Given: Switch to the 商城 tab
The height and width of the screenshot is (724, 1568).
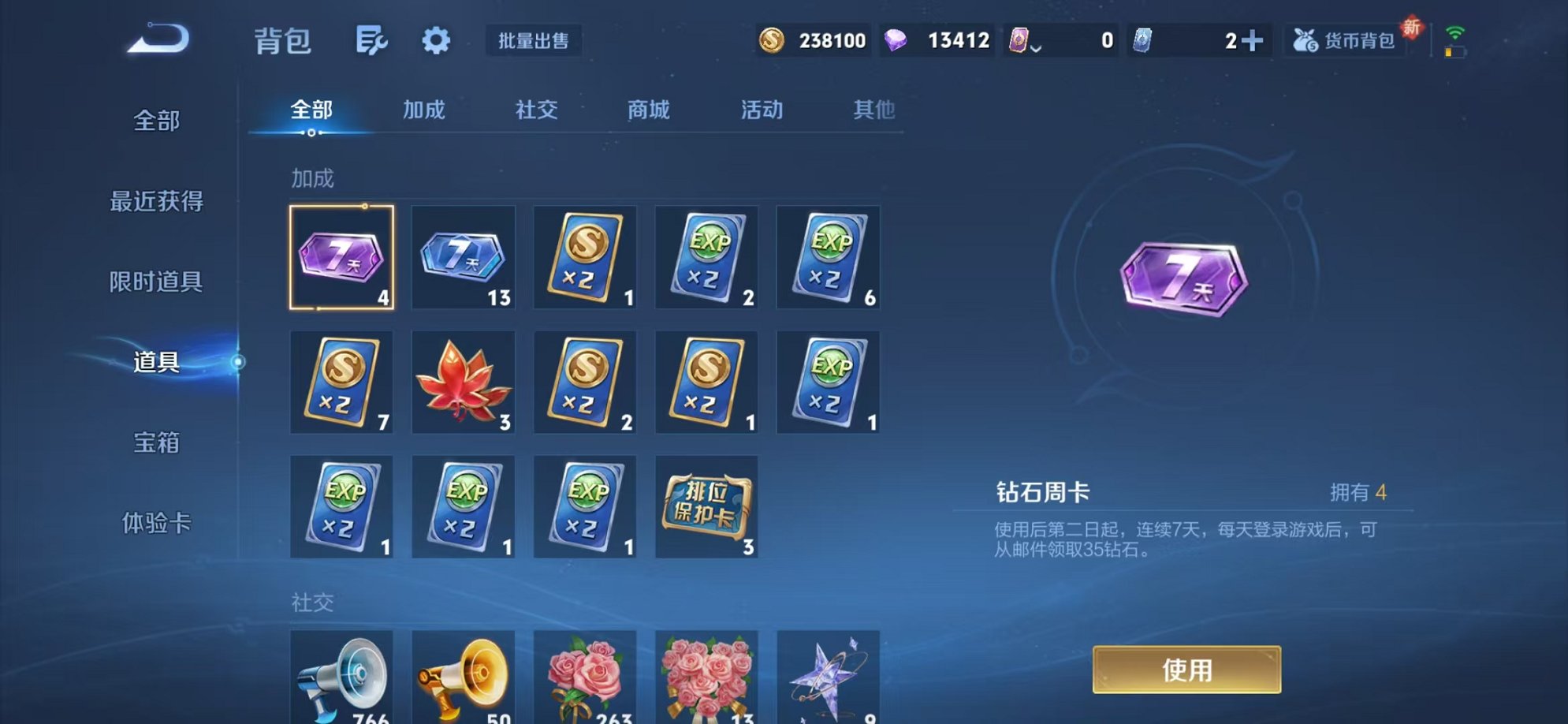Looking at the screenshot, I should [x=646, y=110].
